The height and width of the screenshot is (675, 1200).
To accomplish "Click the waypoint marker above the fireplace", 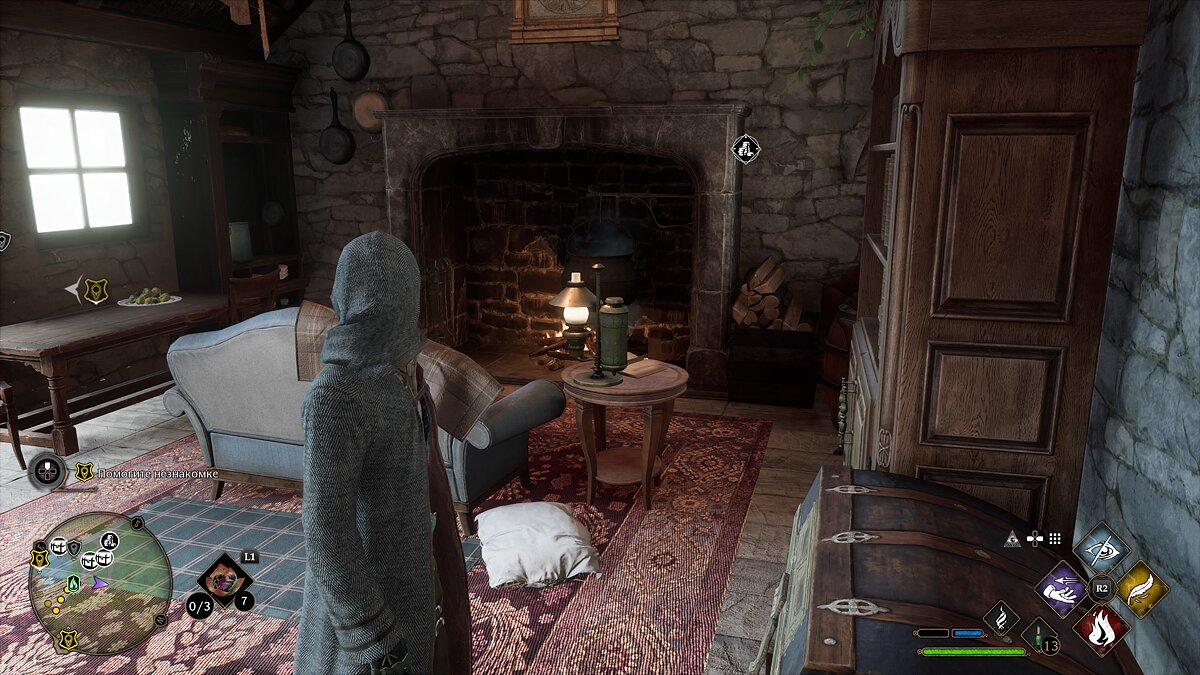I will (x=746, y=149).
